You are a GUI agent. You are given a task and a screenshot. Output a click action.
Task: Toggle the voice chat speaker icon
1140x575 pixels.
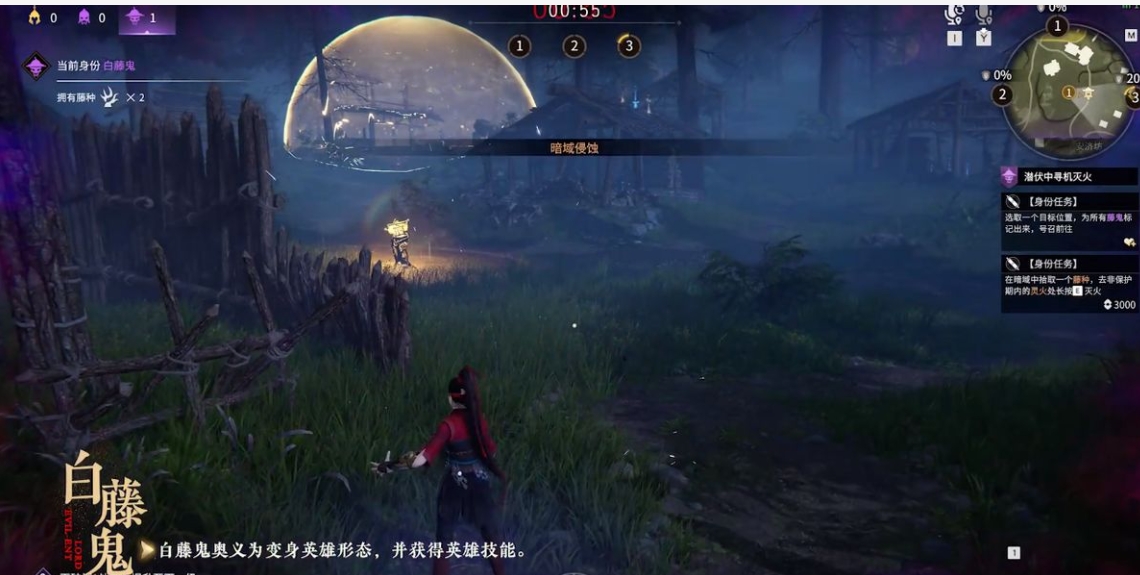coord(955,15)
